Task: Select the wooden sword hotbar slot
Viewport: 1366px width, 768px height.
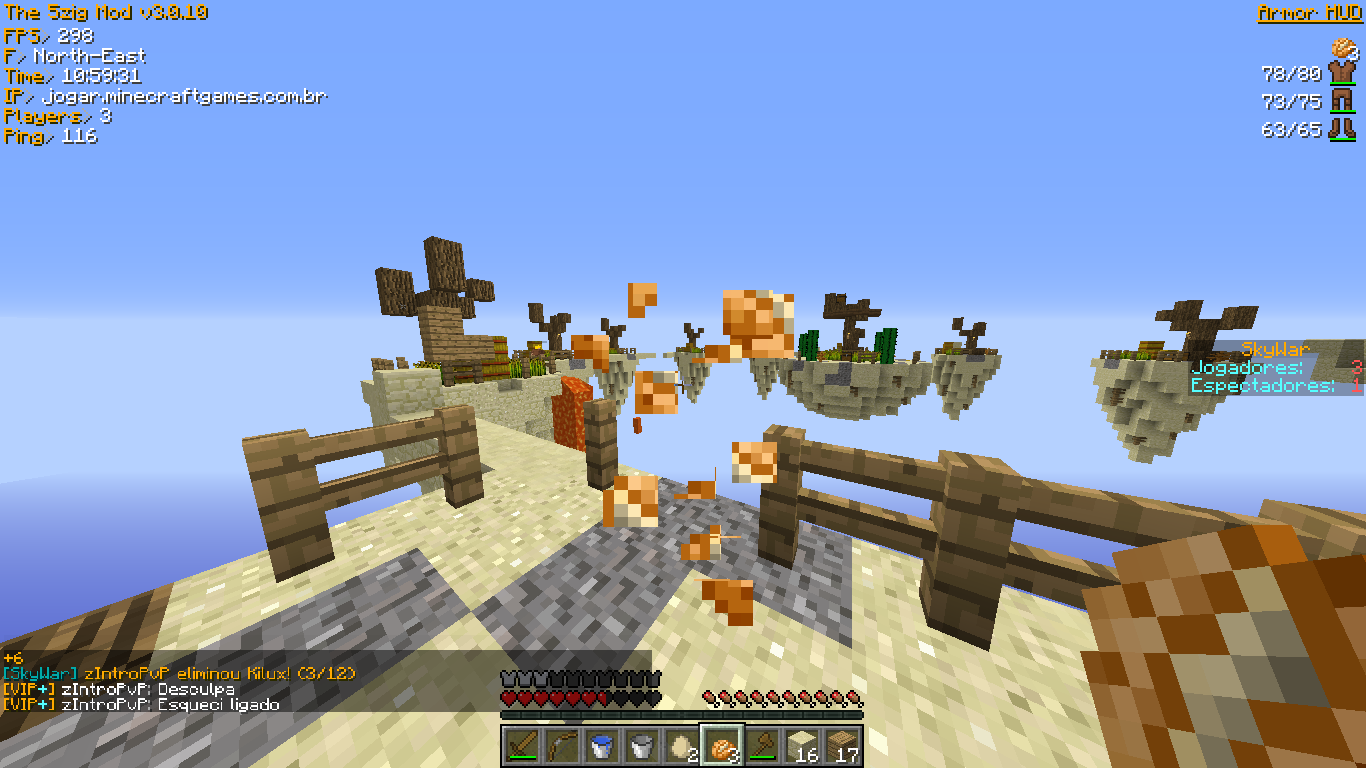Action: [x=522, y=746]
